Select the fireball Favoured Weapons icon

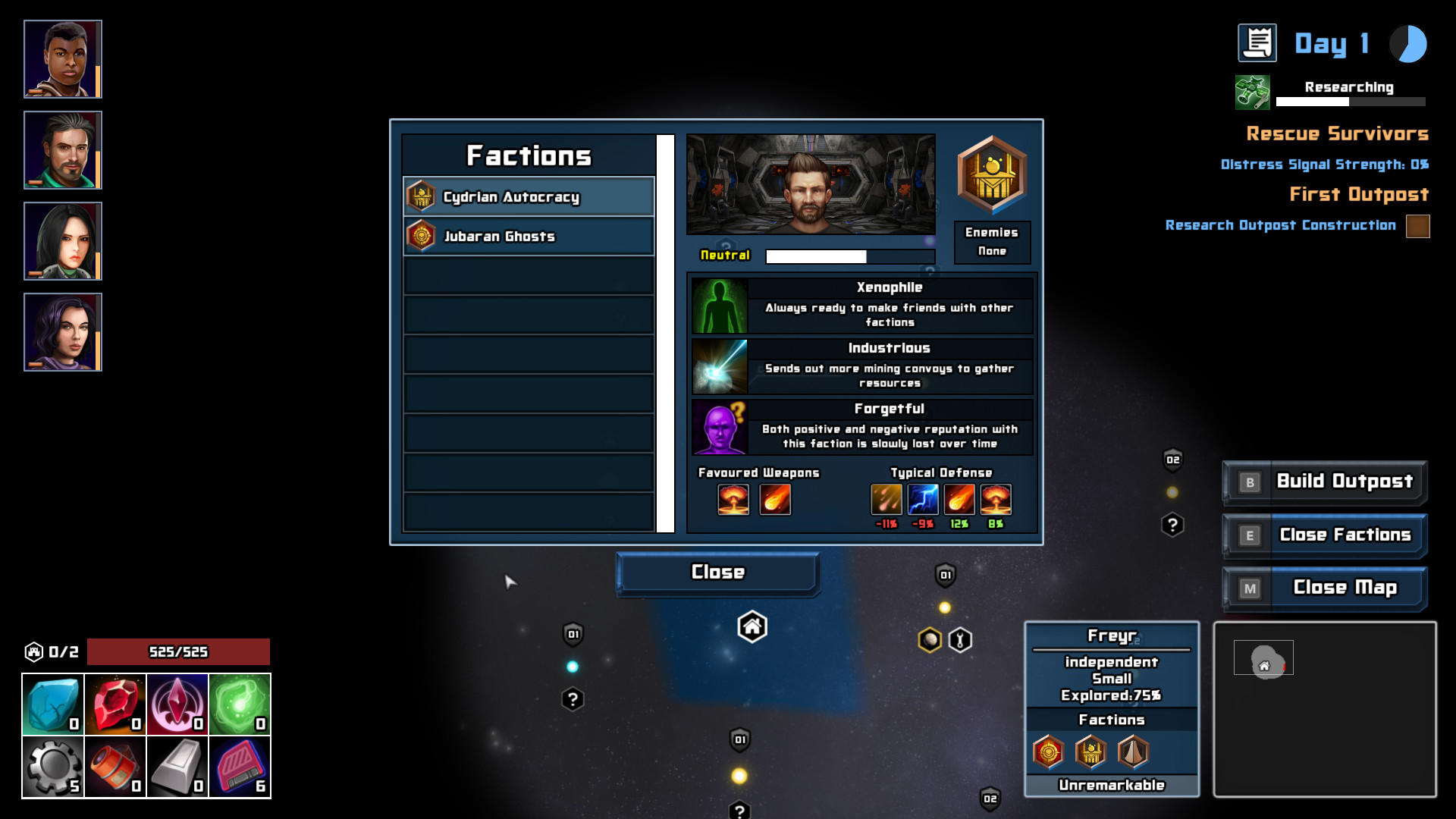773,499
